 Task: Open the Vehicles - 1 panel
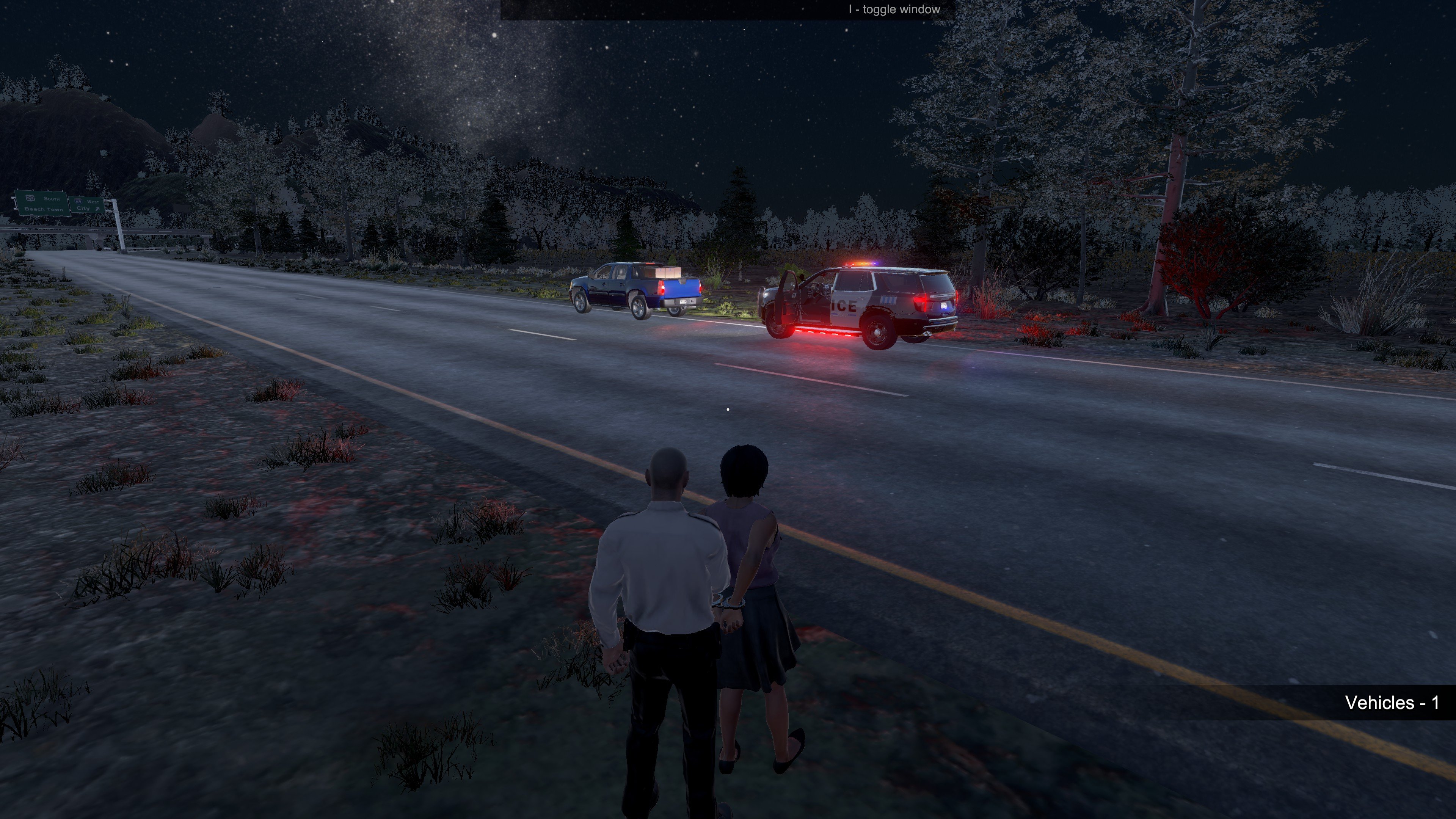[x=1391, y=703]
